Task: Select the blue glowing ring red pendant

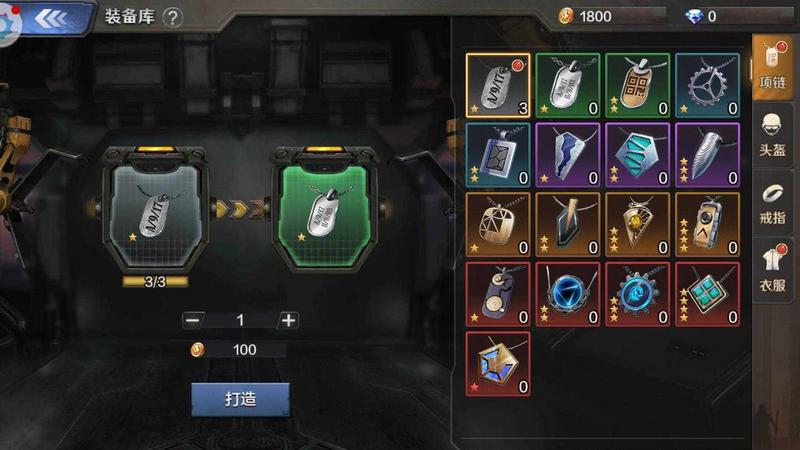Action: tap(567, 295)
